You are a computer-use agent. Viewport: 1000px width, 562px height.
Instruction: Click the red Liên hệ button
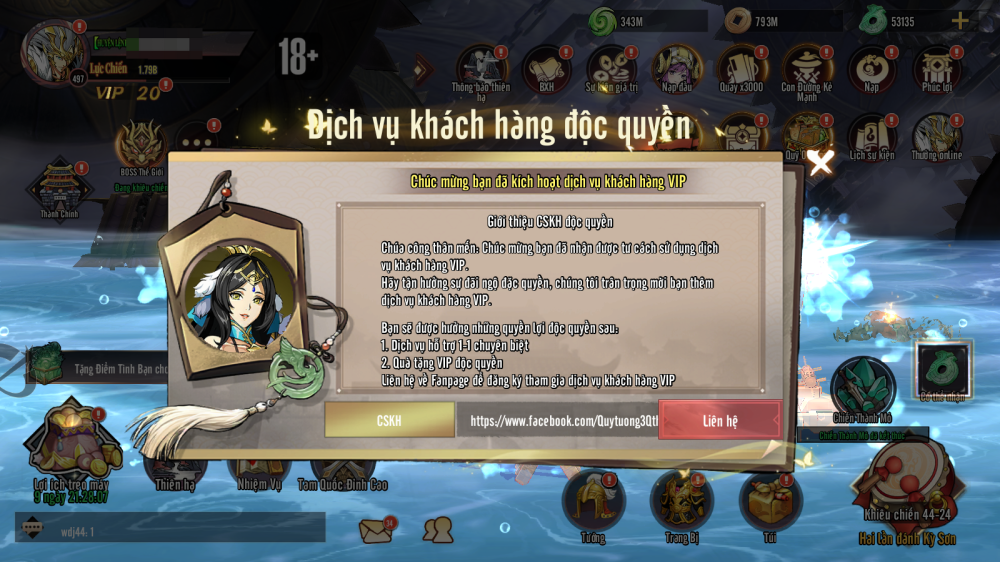coord(720,421)
